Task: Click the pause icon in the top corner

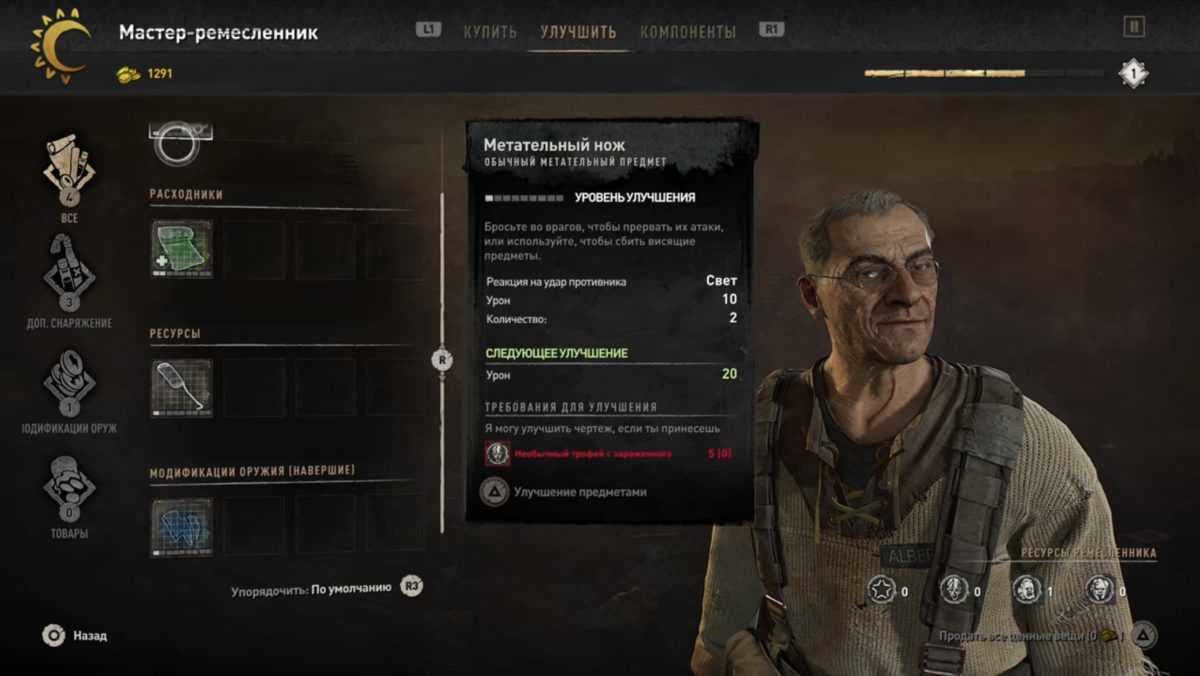Action: coord(1133,27)
